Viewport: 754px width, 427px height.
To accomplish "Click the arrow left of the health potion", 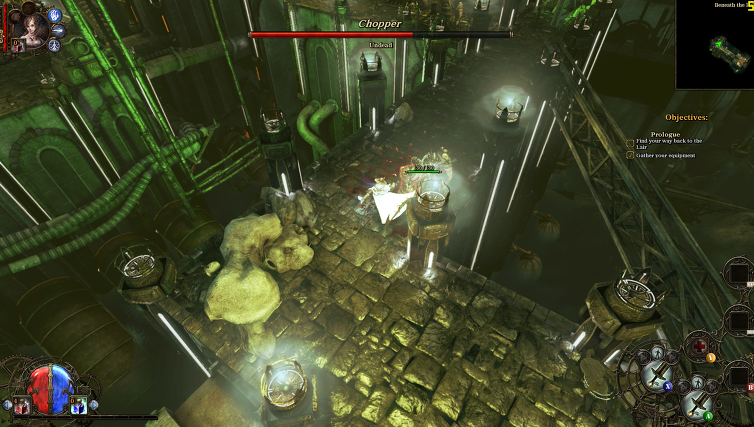I will point(6,405).
